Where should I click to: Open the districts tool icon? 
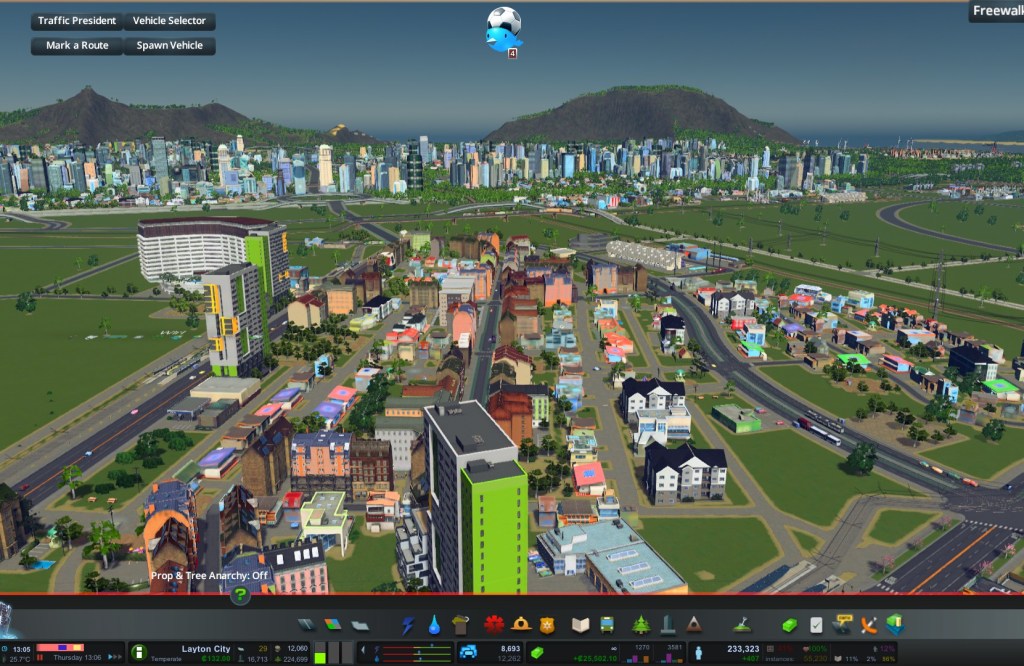pos(360,625)
